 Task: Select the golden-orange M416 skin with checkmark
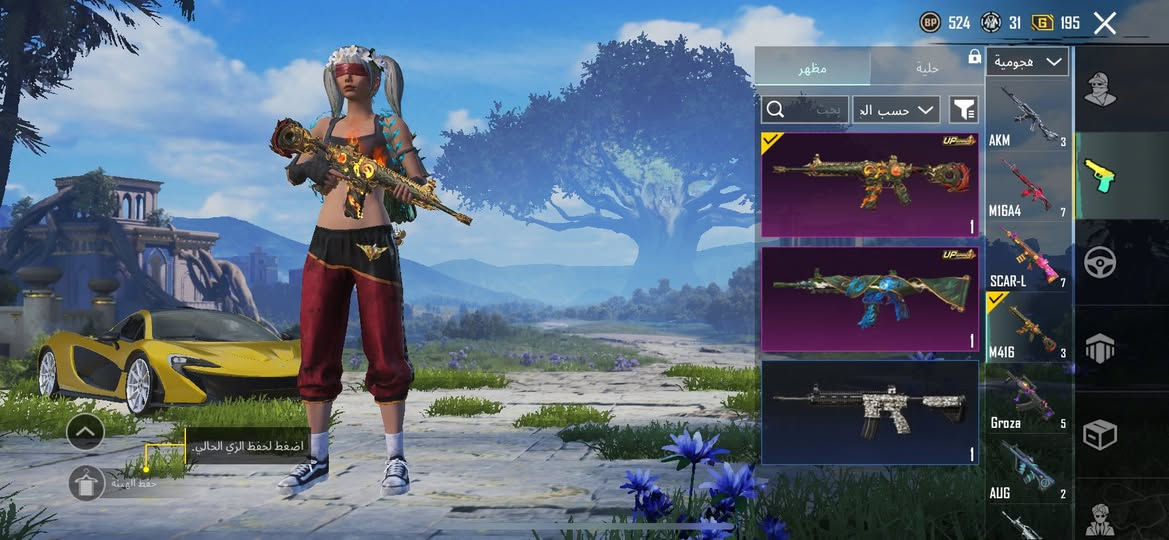(x=870, y=185)
